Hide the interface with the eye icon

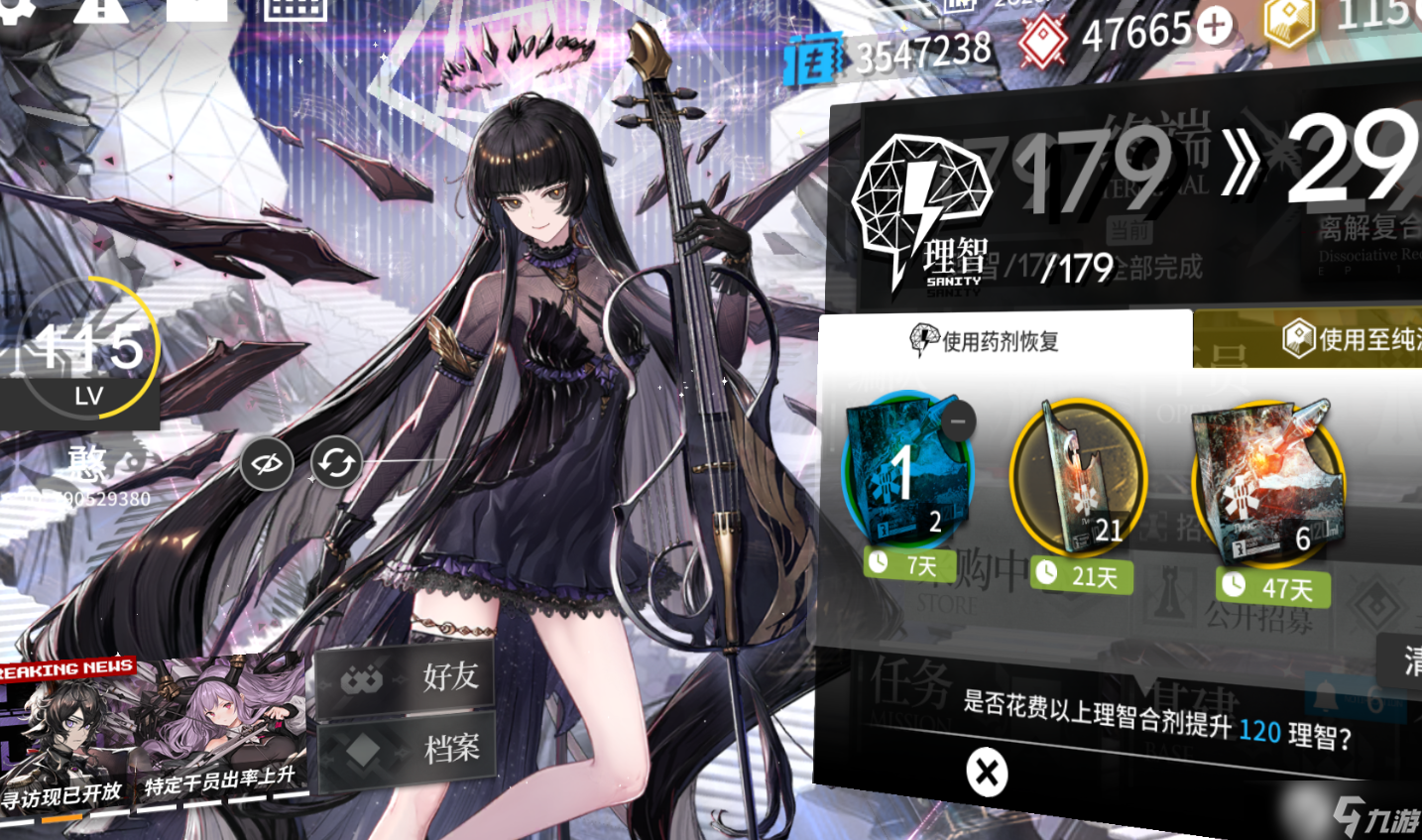coord(266,463)
